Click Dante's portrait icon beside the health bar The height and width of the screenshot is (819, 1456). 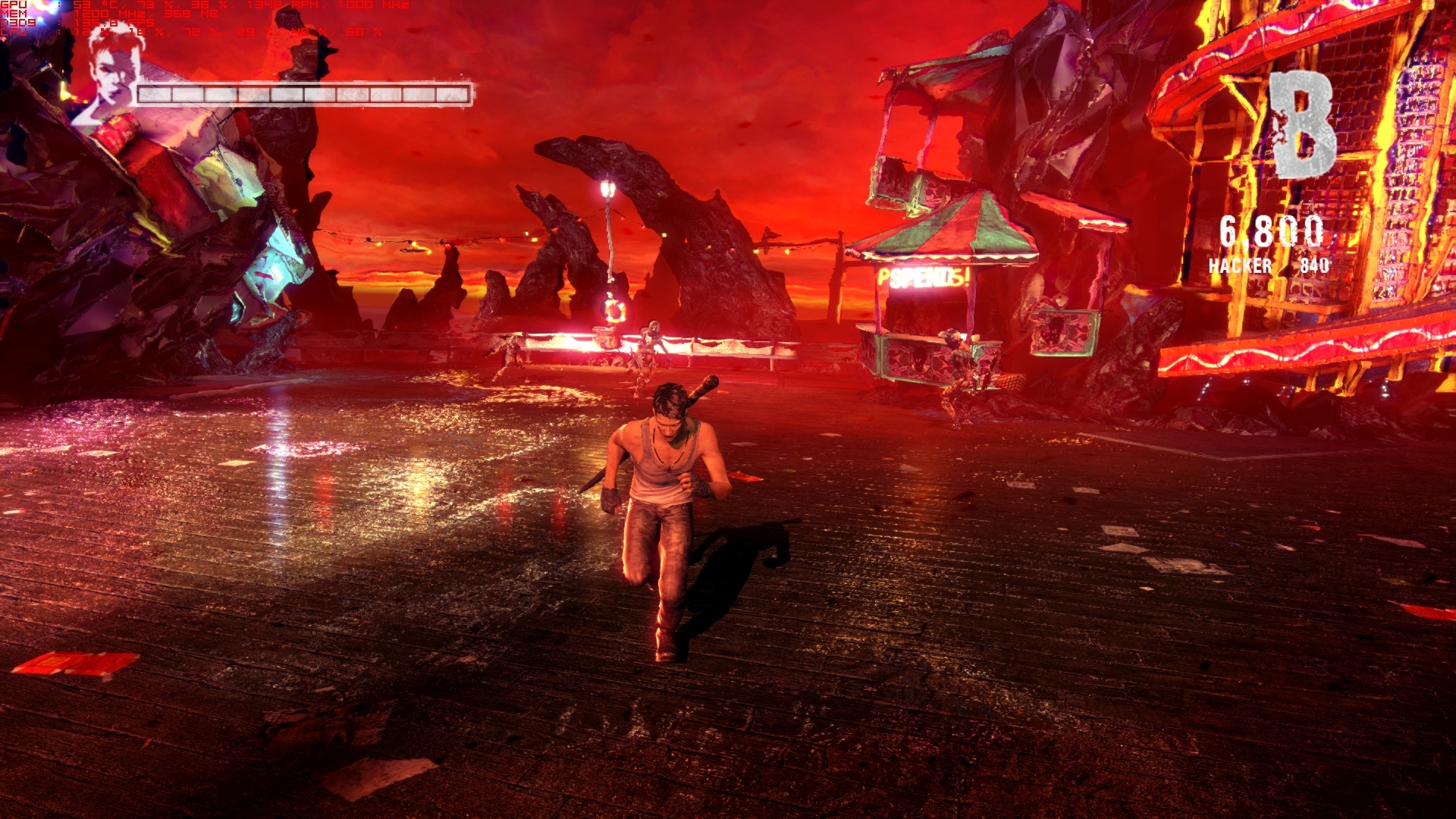coord(111,74)
